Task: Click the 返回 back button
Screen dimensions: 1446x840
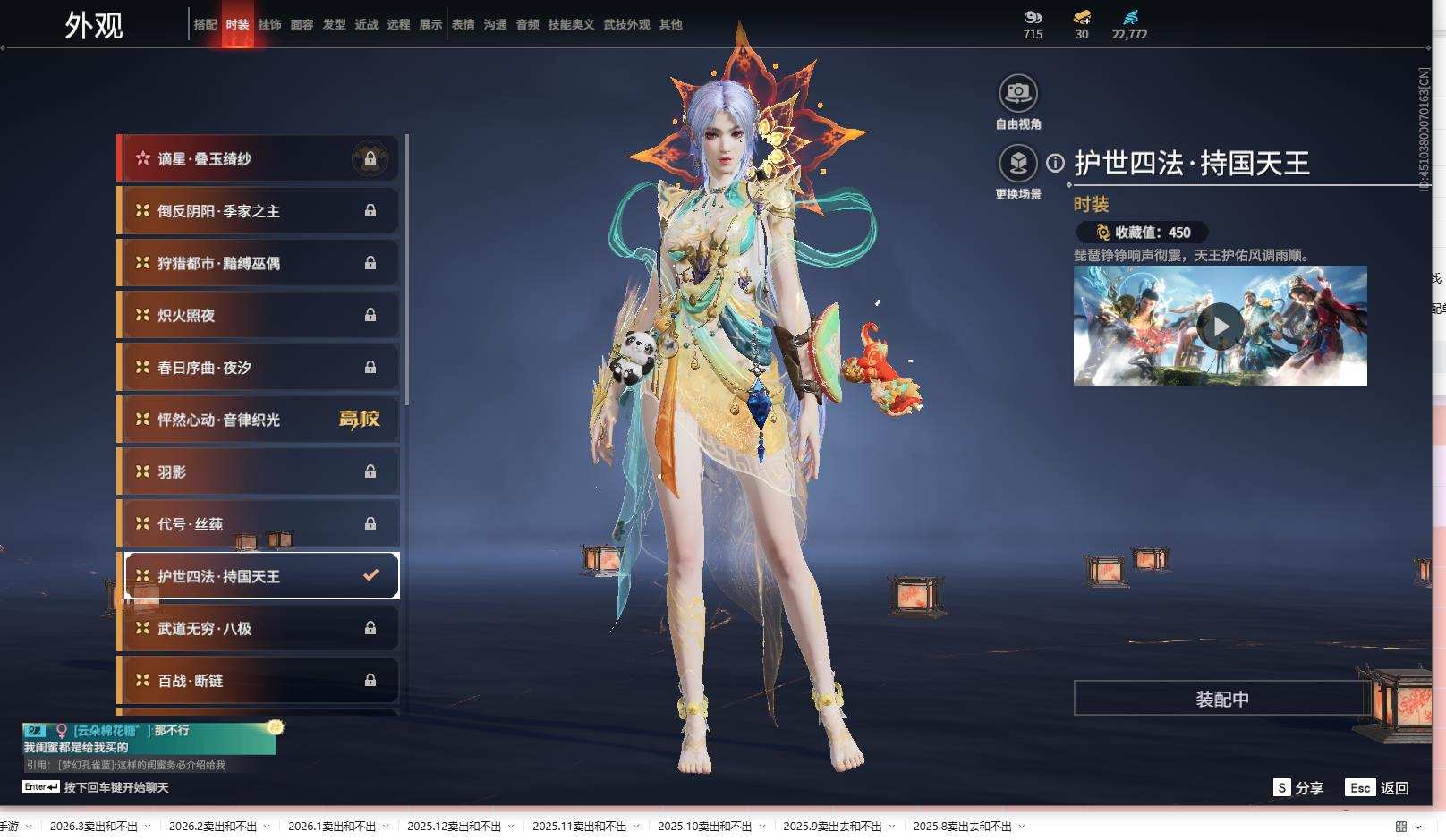Action: pos(1378,788)
